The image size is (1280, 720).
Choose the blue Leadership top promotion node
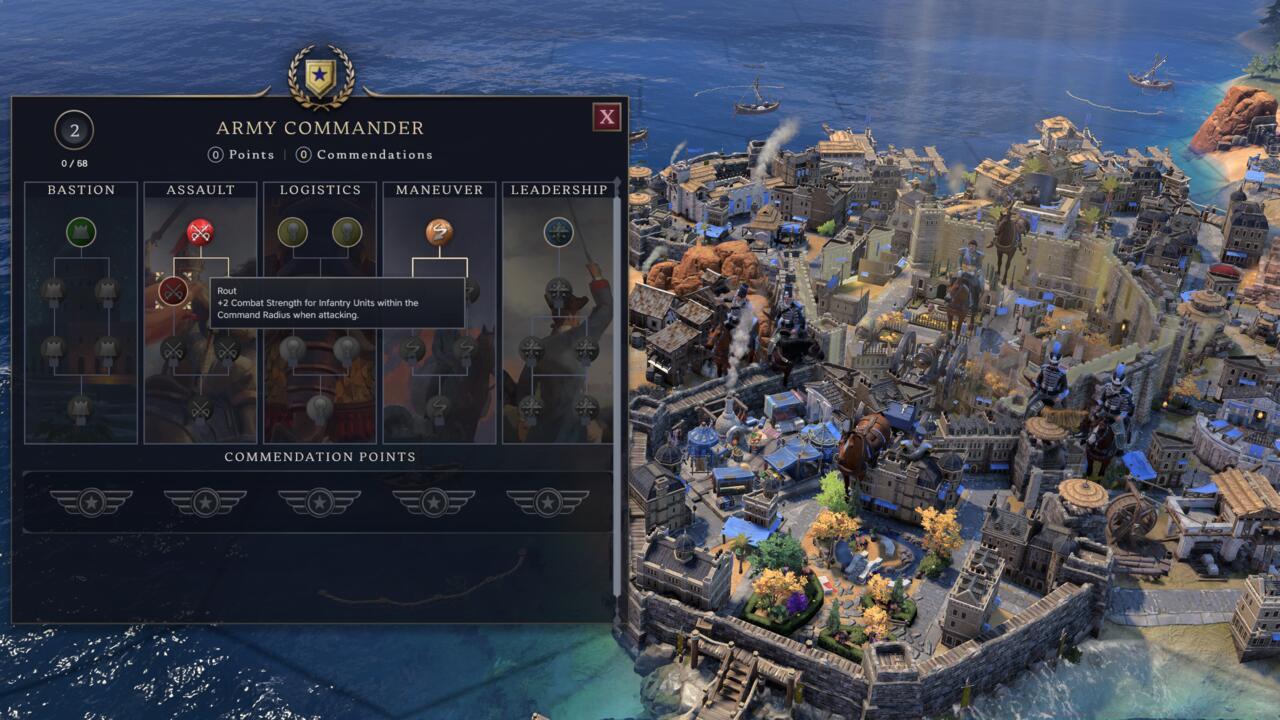pos(558,232)
